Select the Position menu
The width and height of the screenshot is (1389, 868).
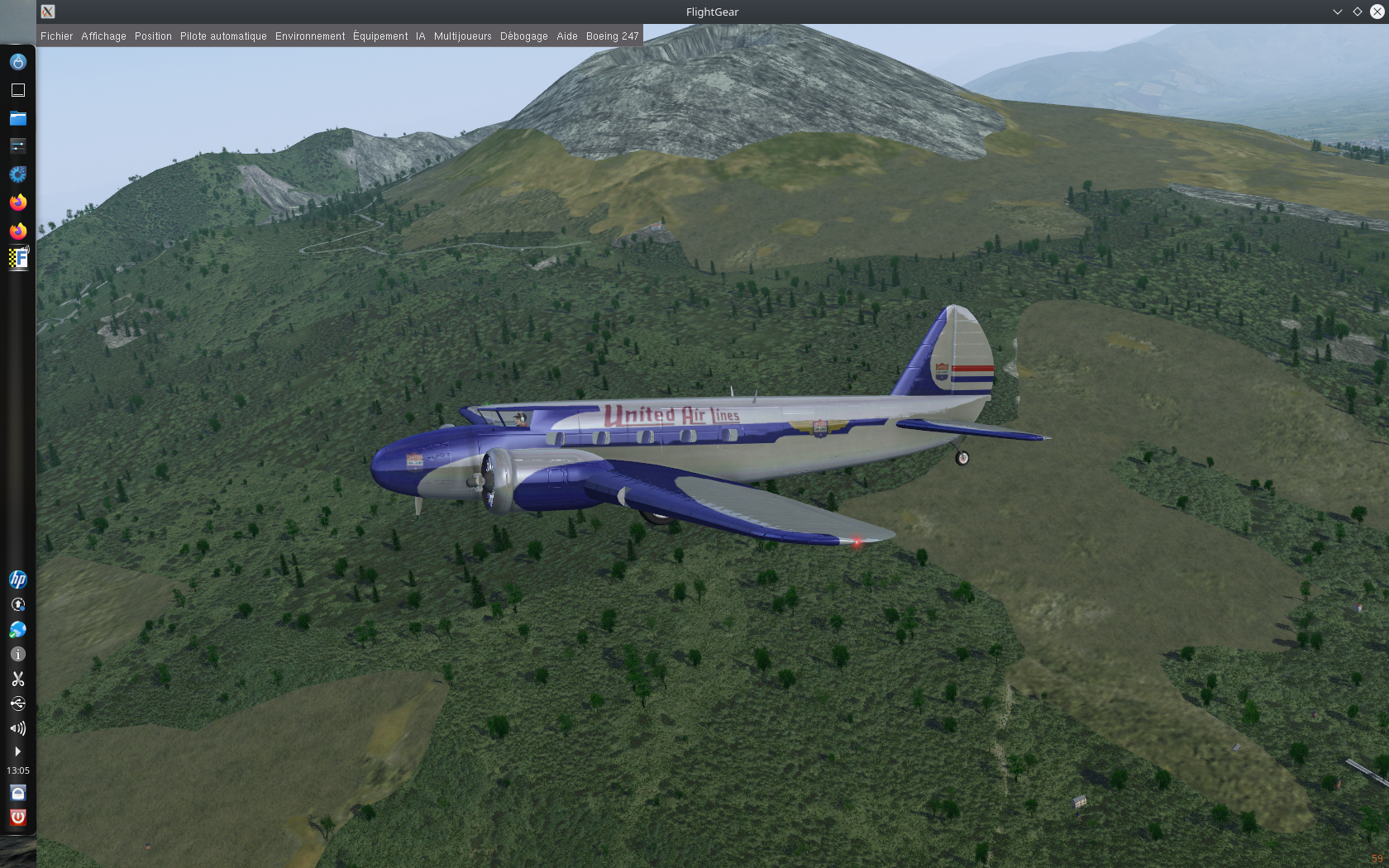[x=153, y=36]
